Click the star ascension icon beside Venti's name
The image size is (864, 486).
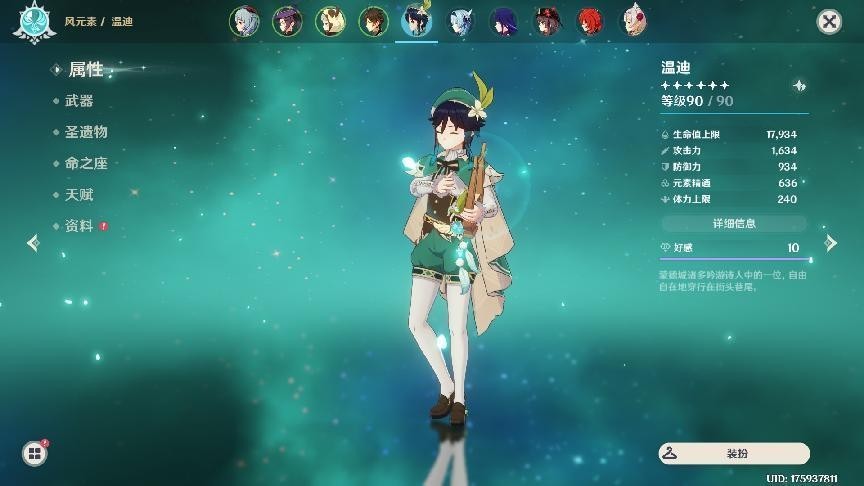point(799,86)
